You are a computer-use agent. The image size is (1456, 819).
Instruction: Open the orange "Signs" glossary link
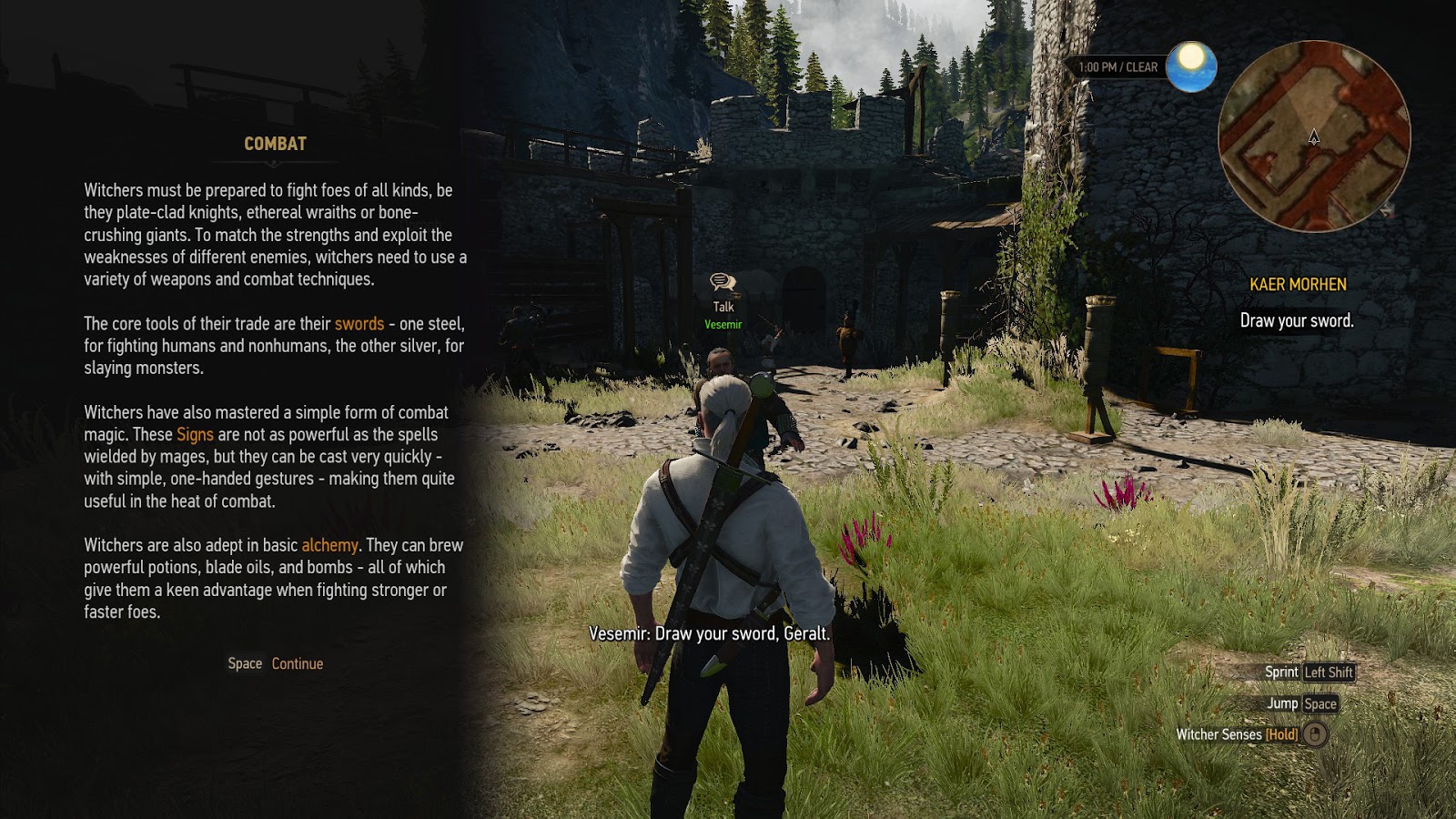pos(195,435)
